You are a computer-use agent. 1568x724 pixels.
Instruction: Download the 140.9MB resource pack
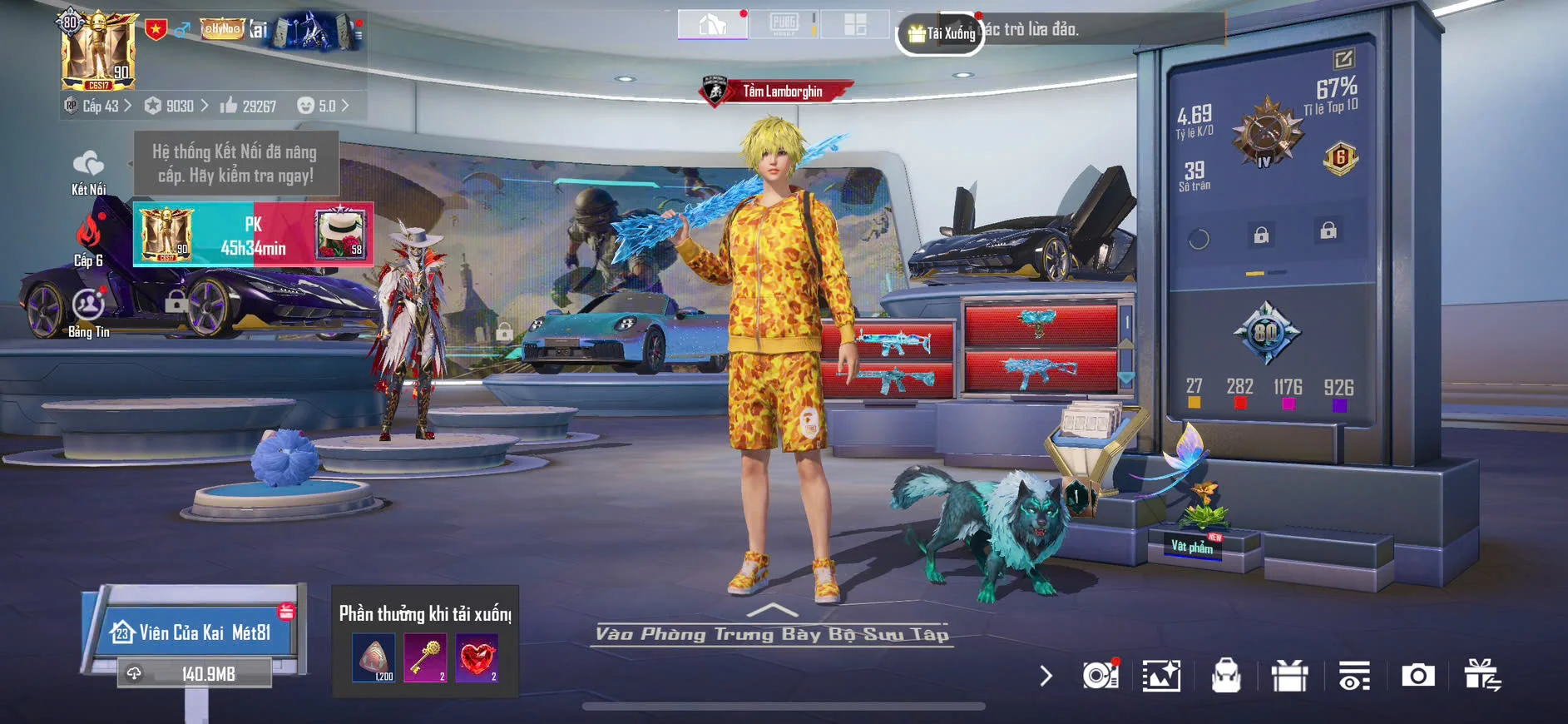tap(196, 673)
